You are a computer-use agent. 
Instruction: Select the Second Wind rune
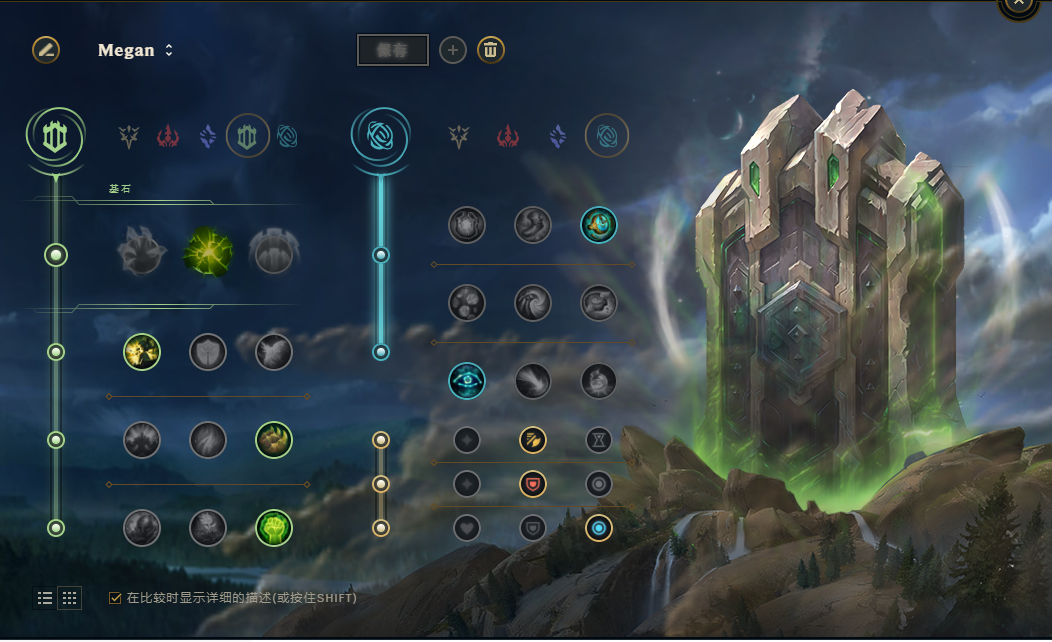pos(208,440)
